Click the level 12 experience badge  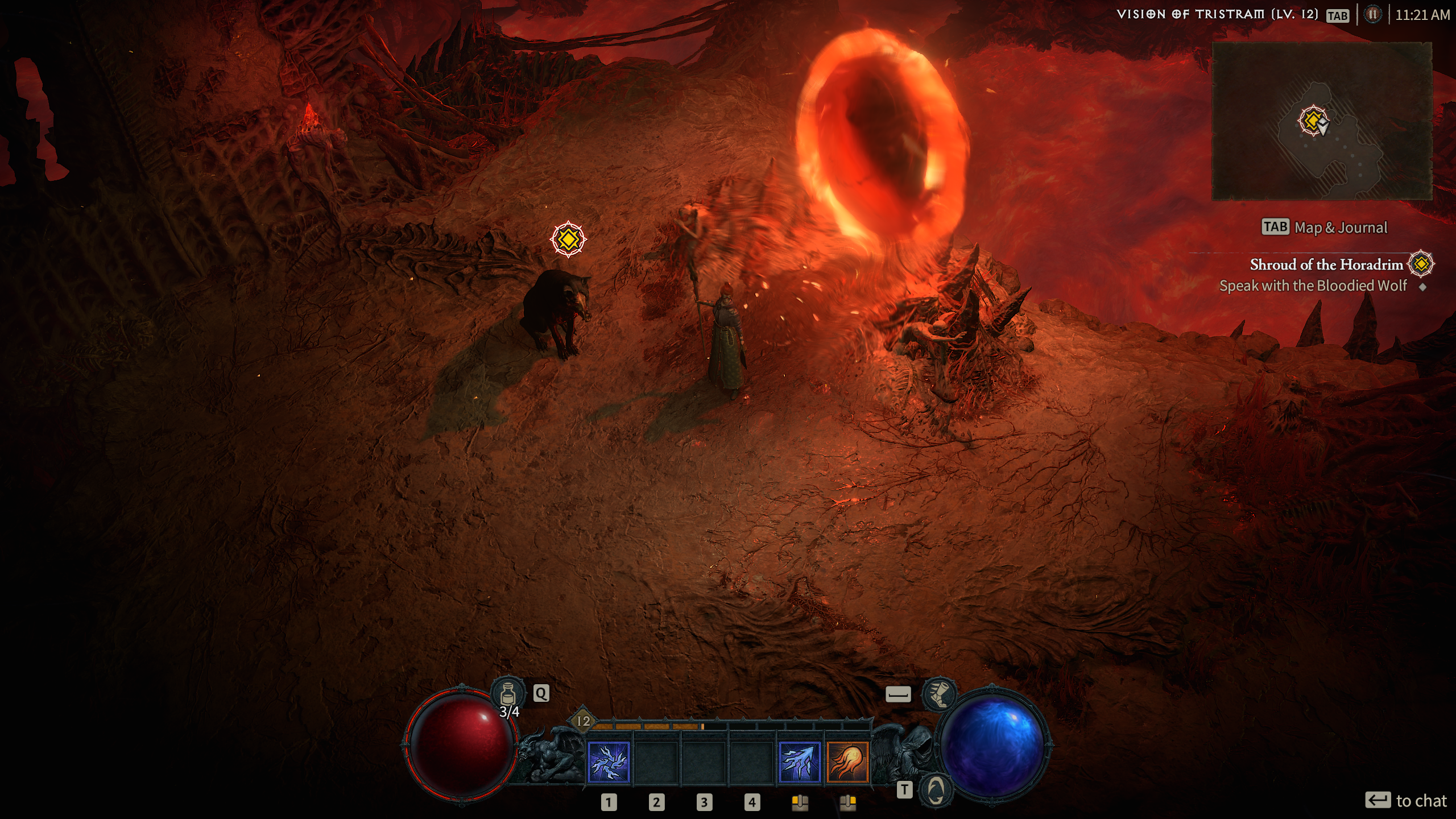(584, 721)
